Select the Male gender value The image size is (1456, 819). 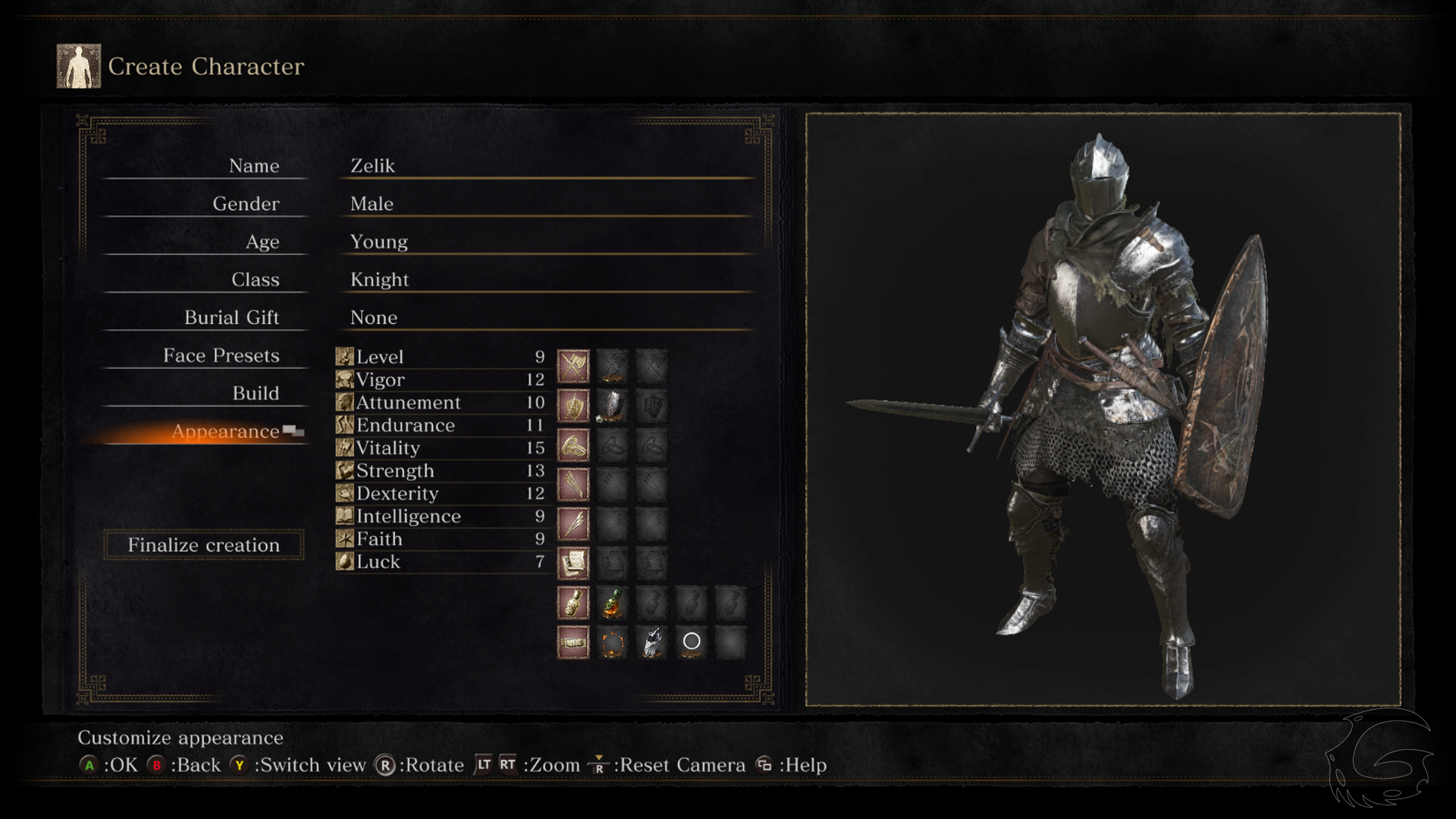click(372, 204)
